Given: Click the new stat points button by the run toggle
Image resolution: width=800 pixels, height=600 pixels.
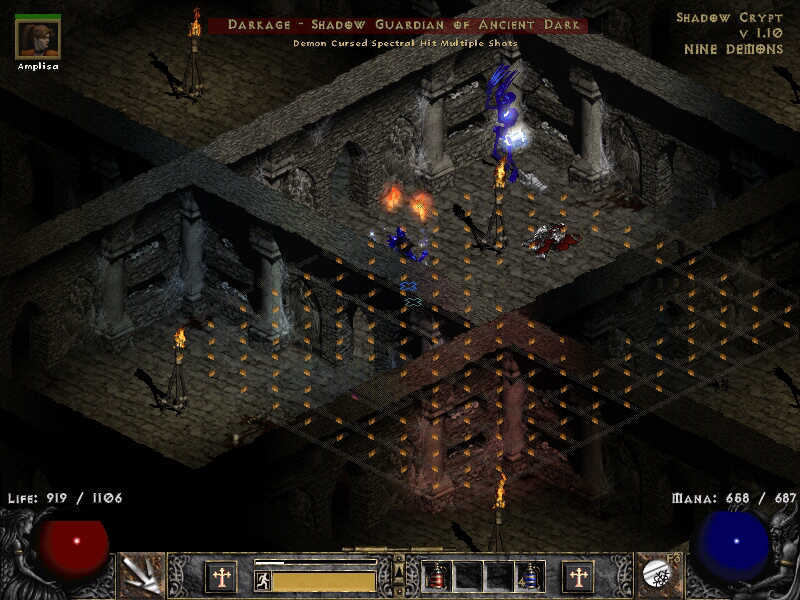Looking at the screenshot, I should 220,577.
